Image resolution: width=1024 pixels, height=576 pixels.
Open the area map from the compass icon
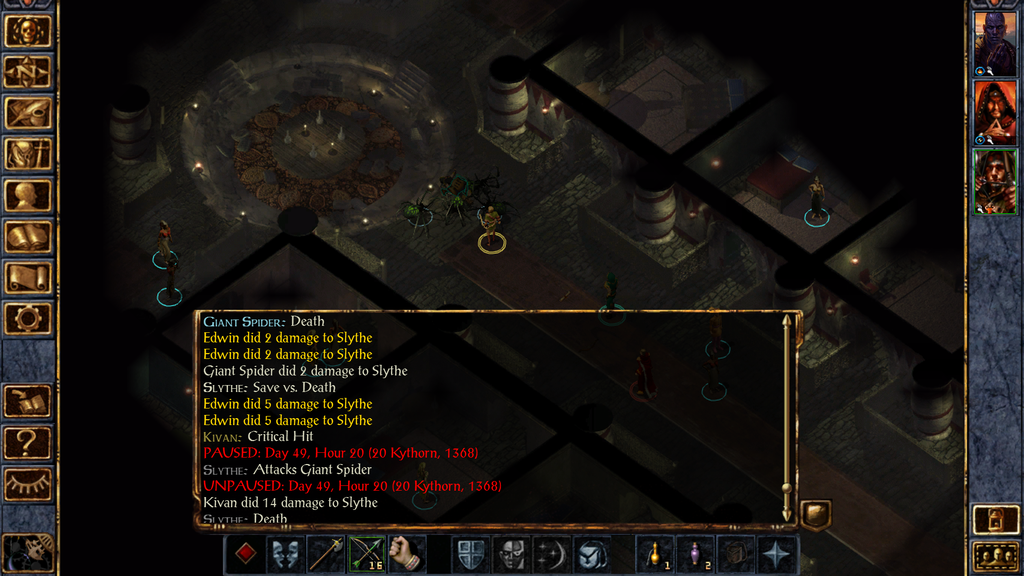[27, 71]
